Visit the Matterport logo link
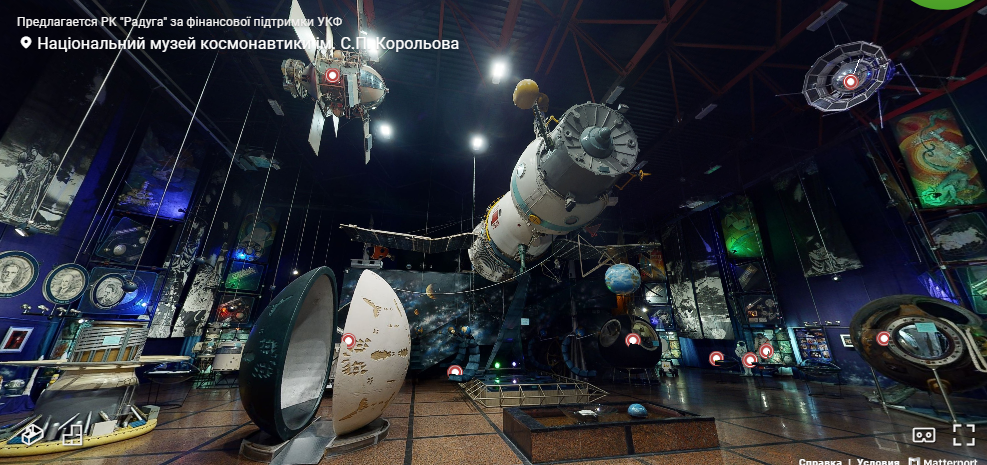This screenshot has width=987, height=465. [x=946, y=461]
